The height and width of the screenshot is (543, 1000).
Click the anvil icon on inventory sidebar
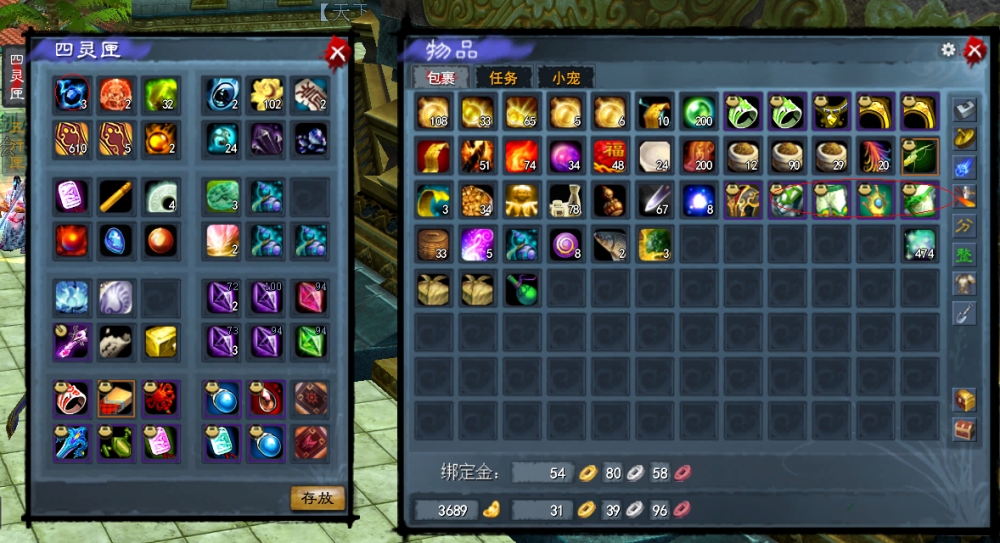coord(963,110)
